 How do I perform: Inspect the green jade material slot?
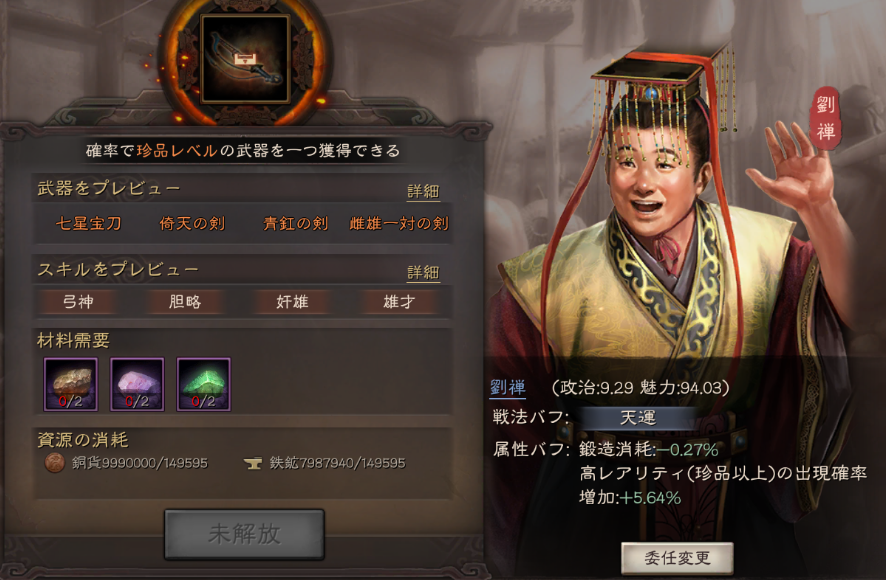click(x=204, y=384)
